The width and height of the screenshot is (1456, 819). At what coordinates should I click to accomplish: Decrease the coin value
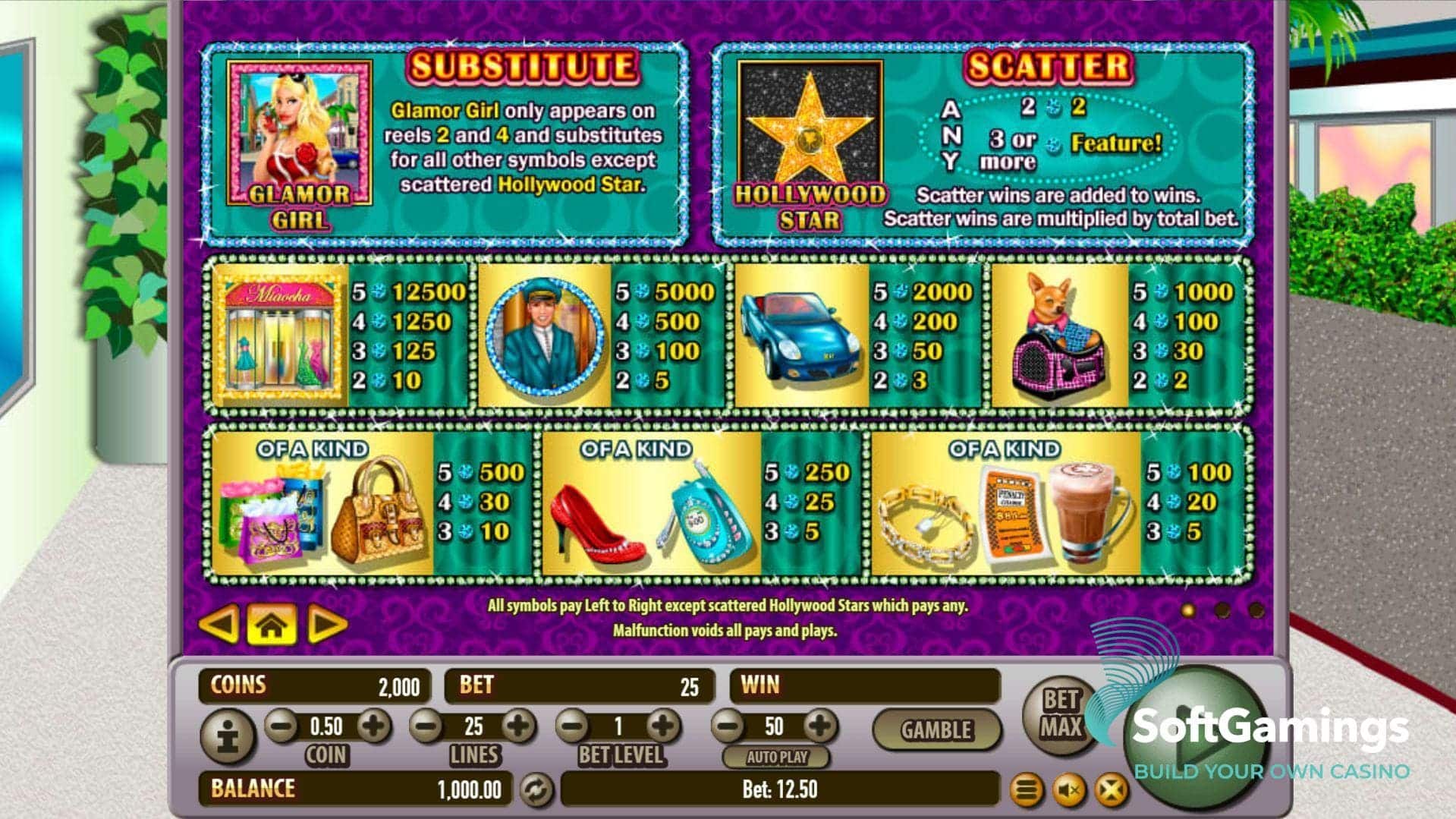pyautogui.click(x=281, y=726)
